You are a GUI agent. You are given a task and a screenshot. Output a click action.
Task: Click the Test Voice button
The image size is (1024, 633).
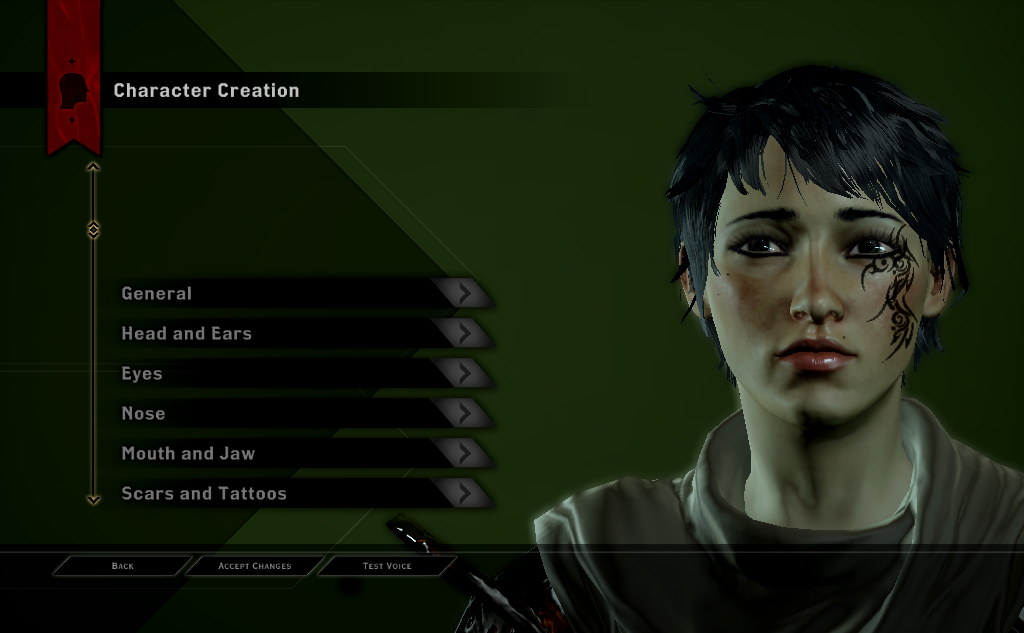(387, 566)
